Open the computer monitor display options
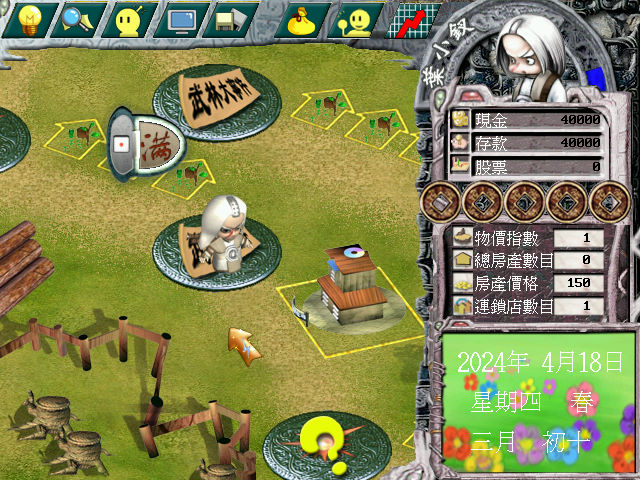 click(x=183, y=19)
